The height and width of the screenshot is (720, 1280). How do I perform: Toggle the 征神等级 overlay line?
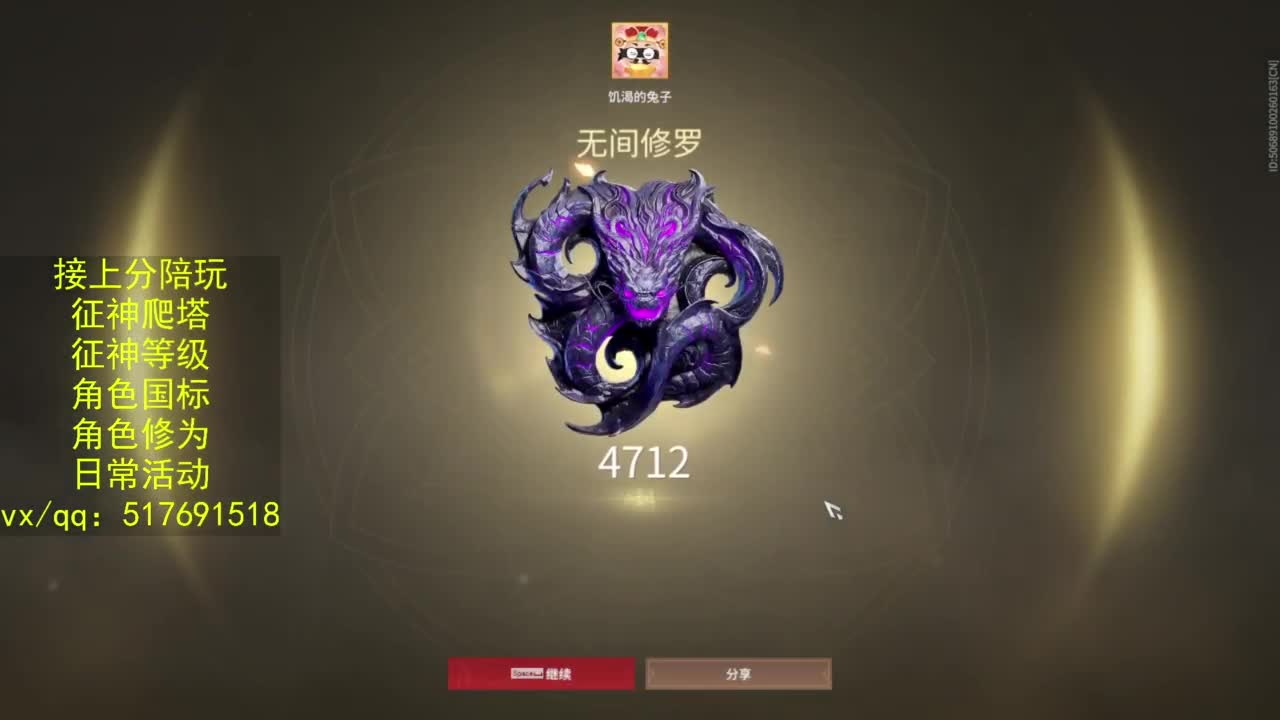(140, 354)
